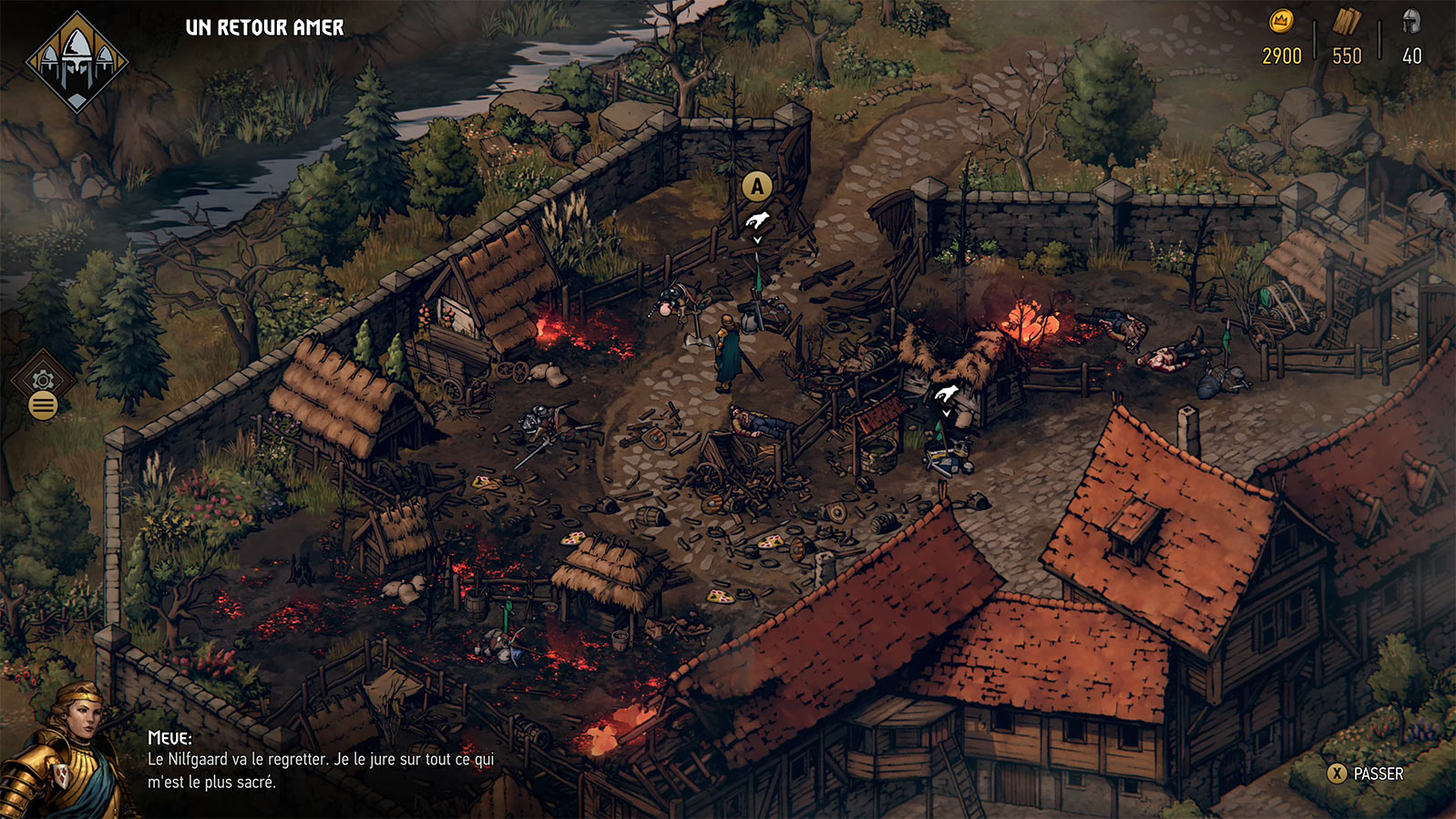The width and height of the screenshot is (1456, 819).
Task: Select the hand marker beside the well
Action: click(946, 394)
